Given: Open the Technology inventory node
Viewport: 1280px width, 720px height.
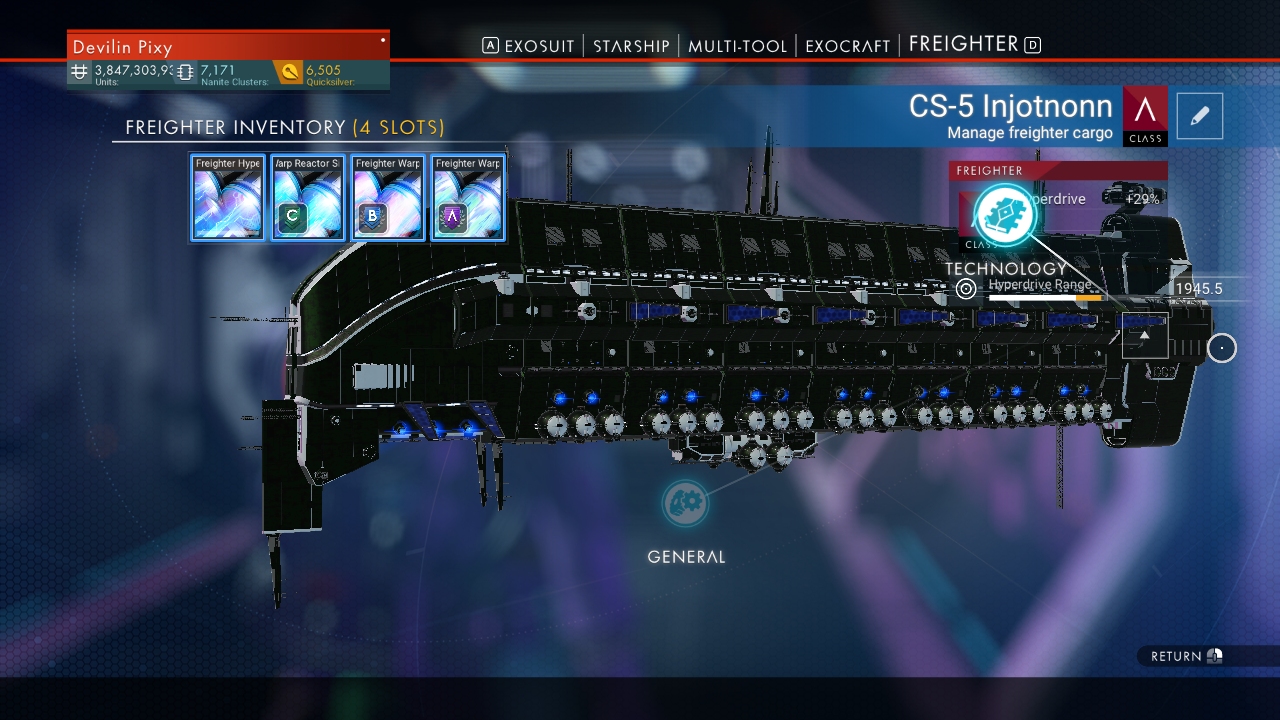Looking at the screenshot, I should tap(1003, 216).
